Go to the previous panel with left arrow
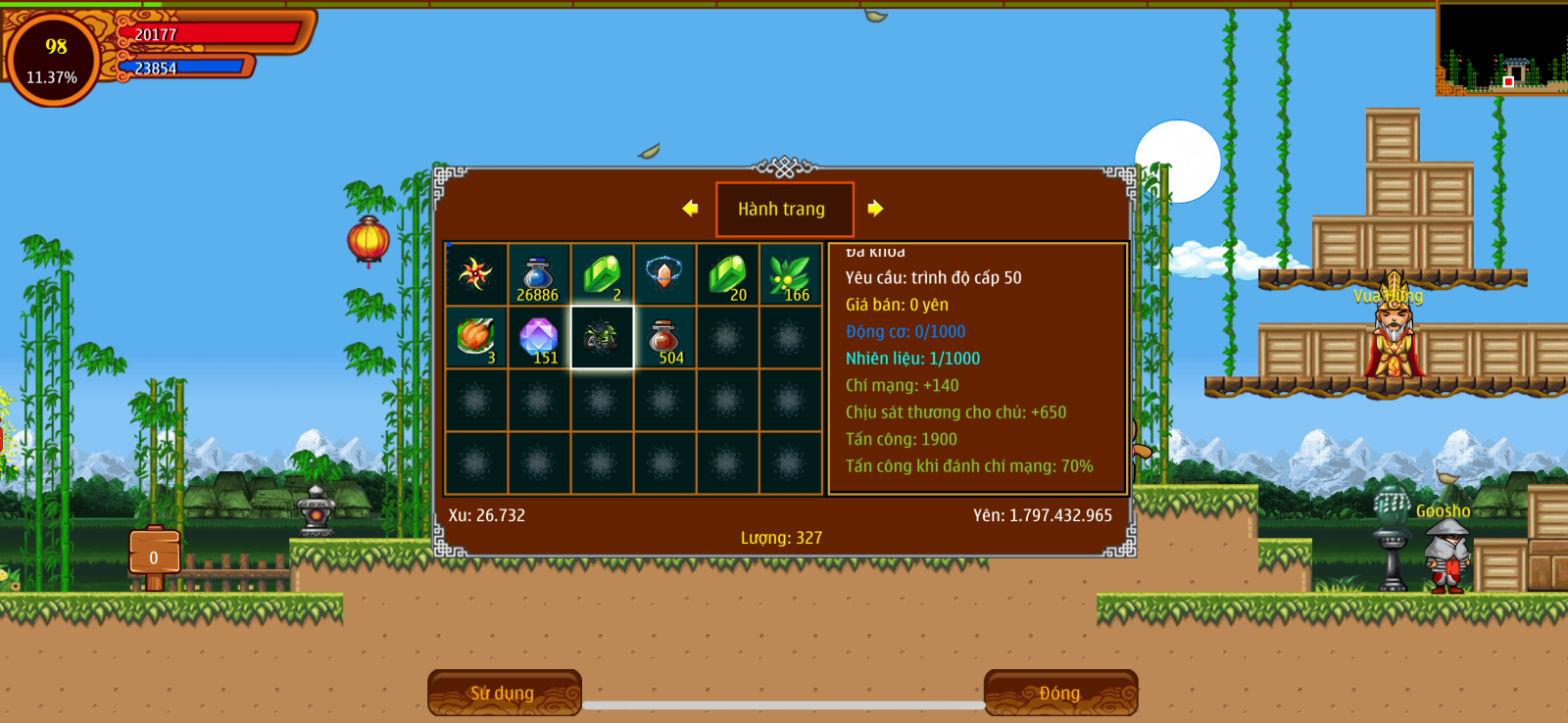1568x723 pixels. pyautogui.click(x=690, y=209)
